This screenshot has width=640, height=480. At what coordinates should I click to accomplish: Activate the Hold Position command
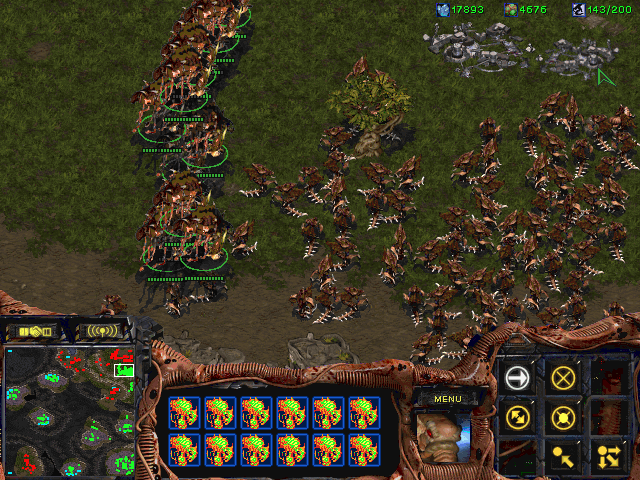pyautogui.click(x=564, y=417)
